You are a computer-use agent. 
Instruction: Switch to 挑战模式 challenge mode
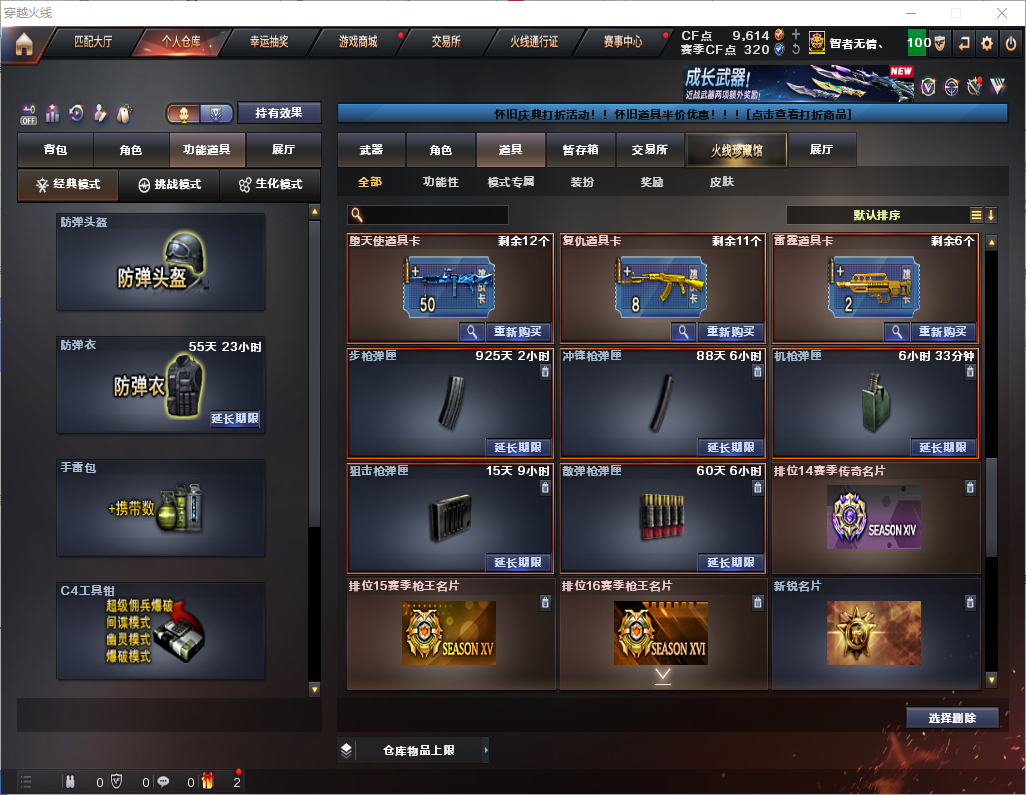pos(169,185)
